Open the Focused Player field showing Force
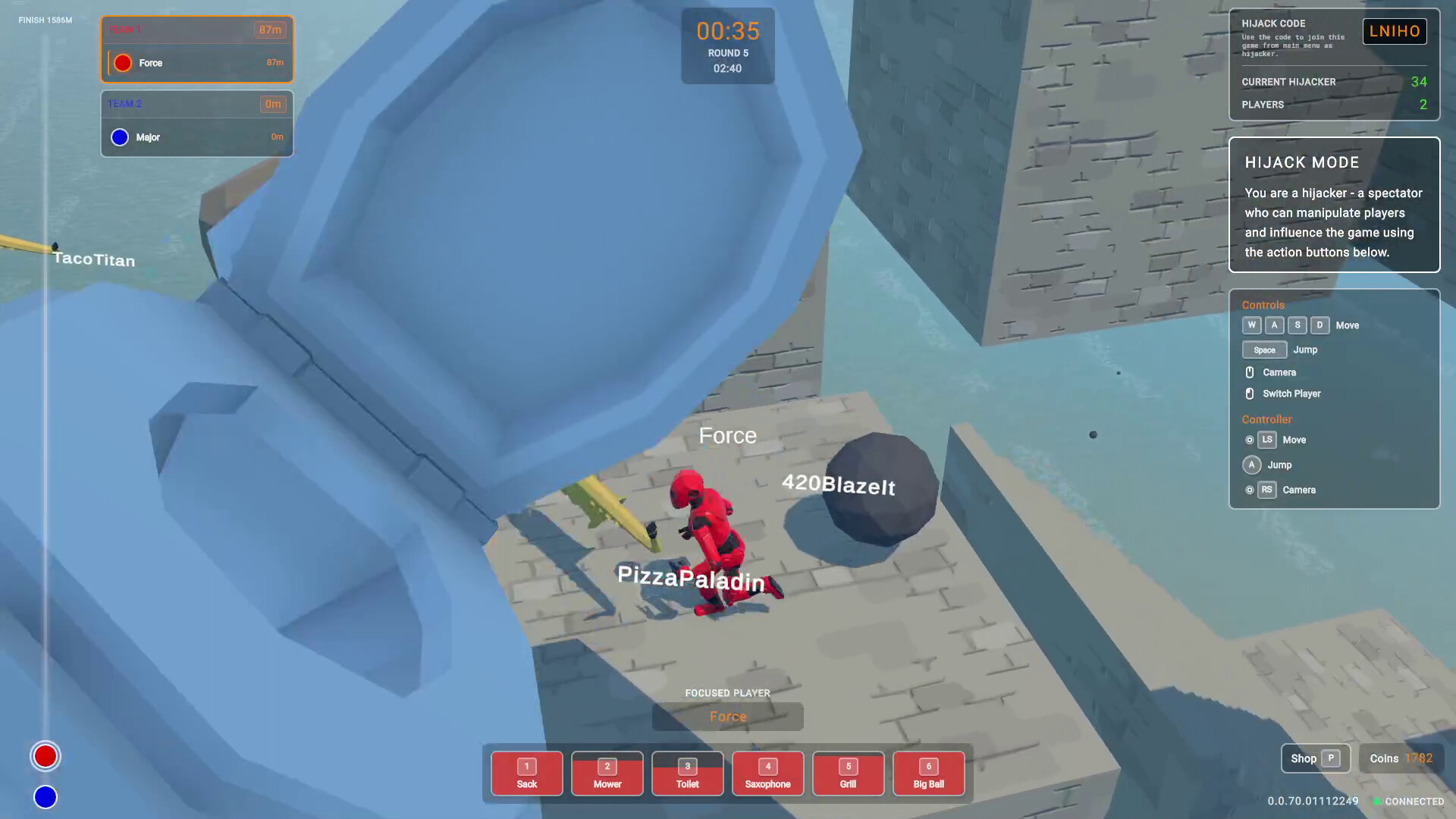Image resolution: width=1456 pixels, height=819 pixels. tap(727, 716)
